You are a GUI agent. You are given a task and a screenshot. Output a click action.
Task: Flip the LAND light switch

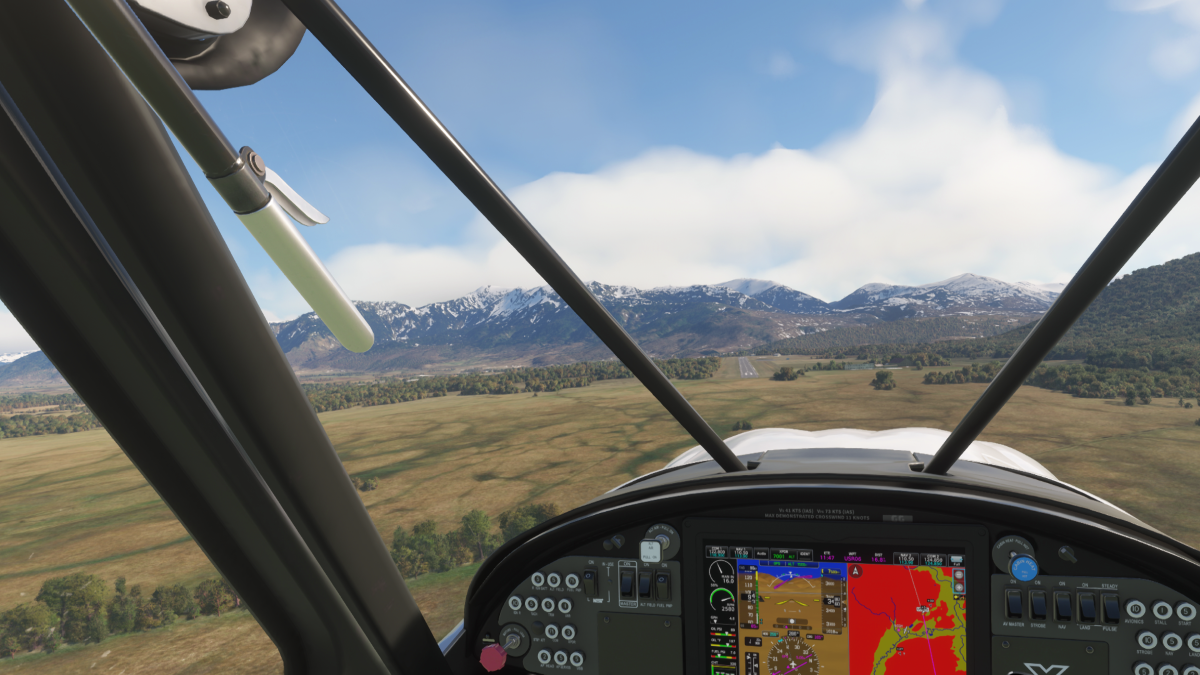pos(1086,605)
